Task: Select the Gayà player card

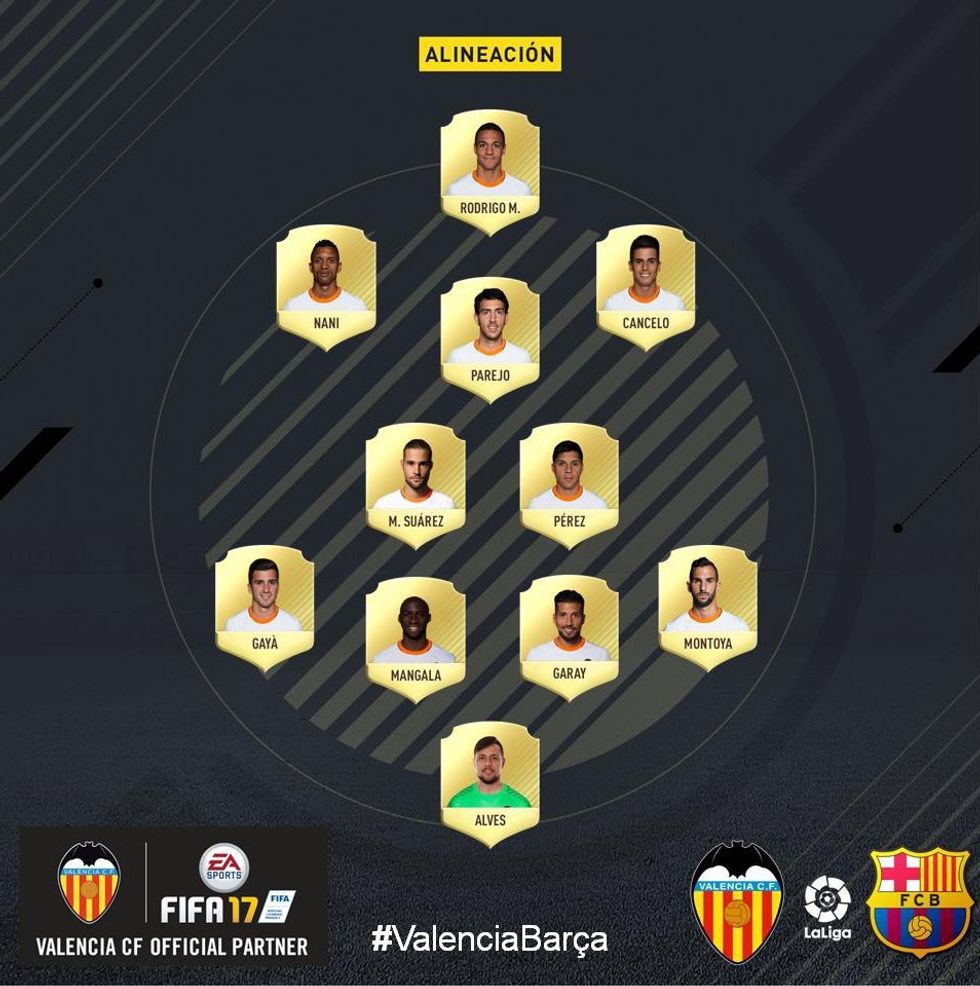Action: click(x=264, y=606)
